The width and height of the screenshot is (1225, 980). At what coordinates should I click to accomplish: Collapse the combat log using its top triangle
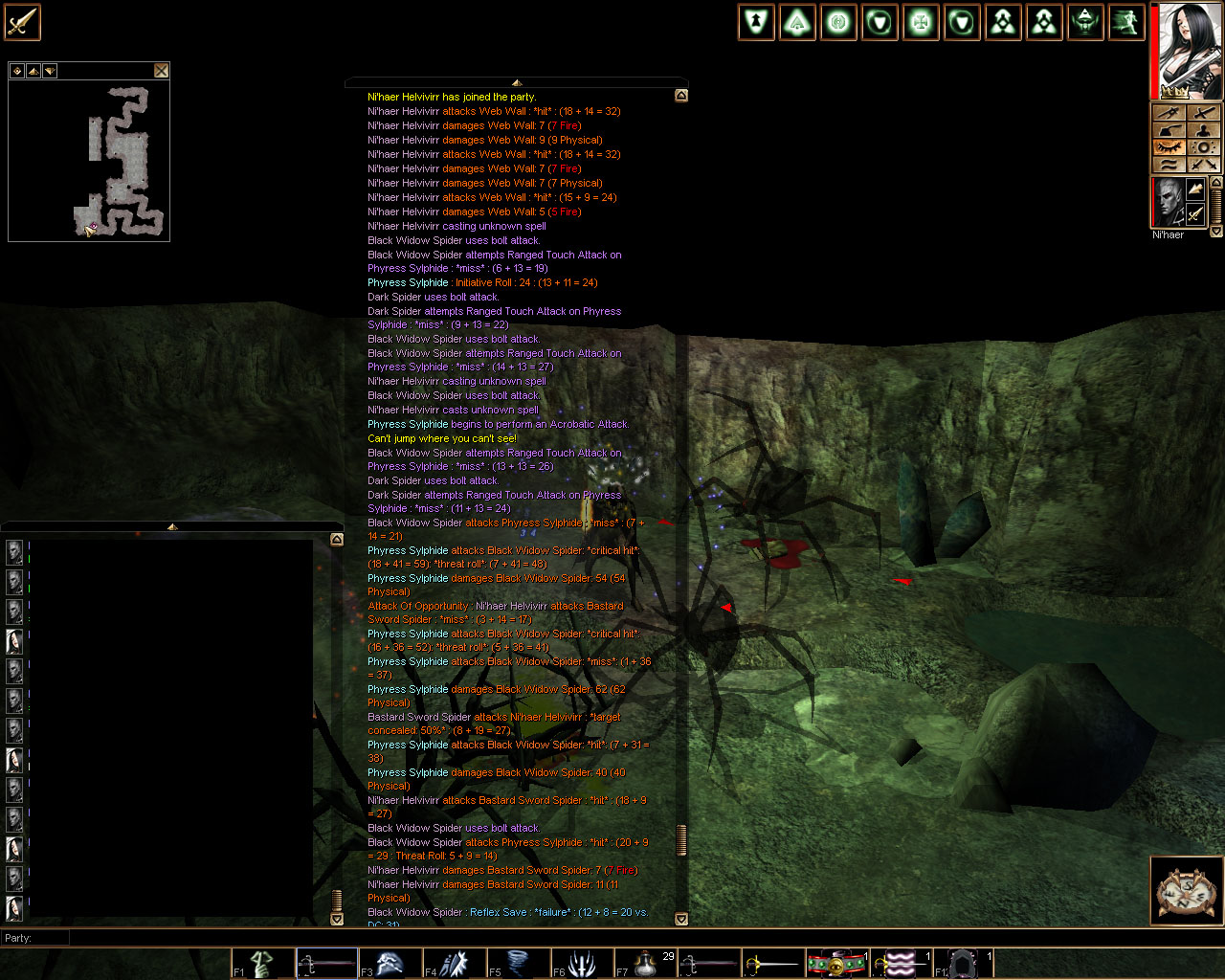516,82
